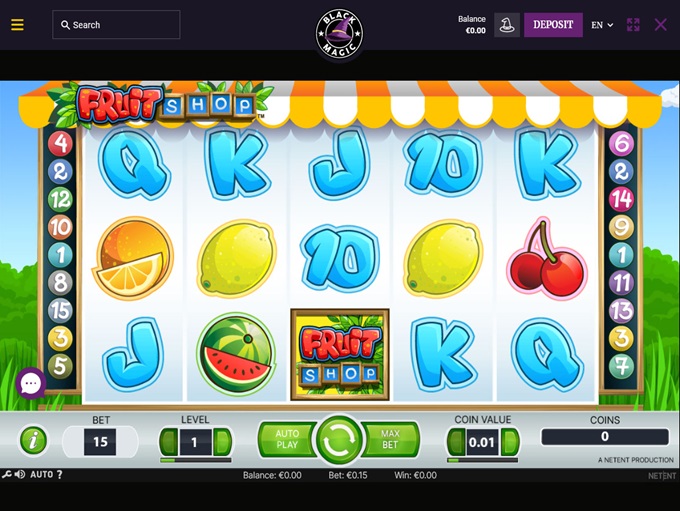This screenshot has height=511, width=680.
Task: Open help with the question mark
Action: point(59,474)
